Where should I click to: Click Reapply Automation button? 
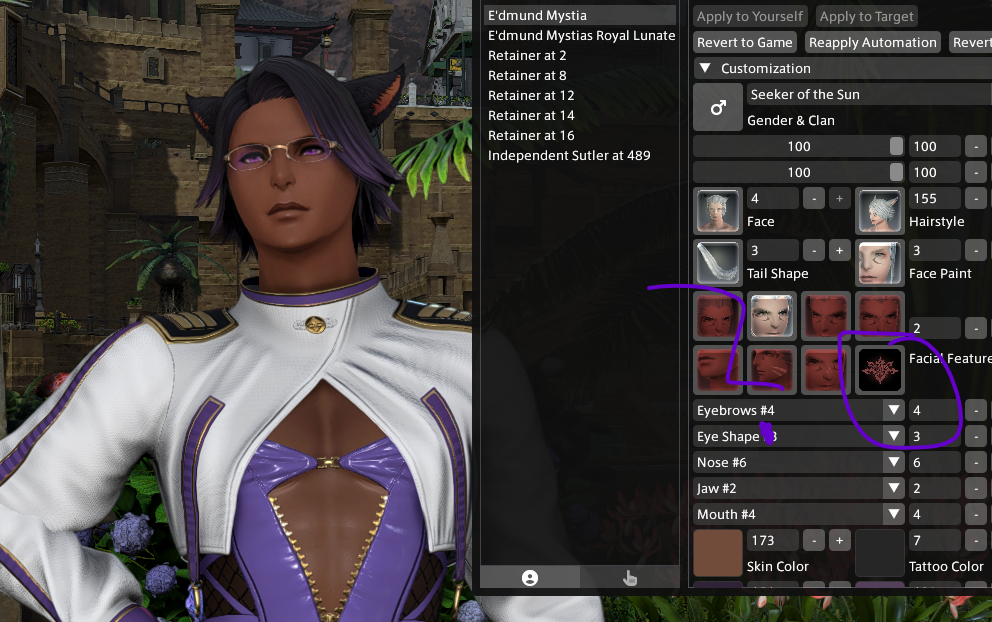click(873, 42)
